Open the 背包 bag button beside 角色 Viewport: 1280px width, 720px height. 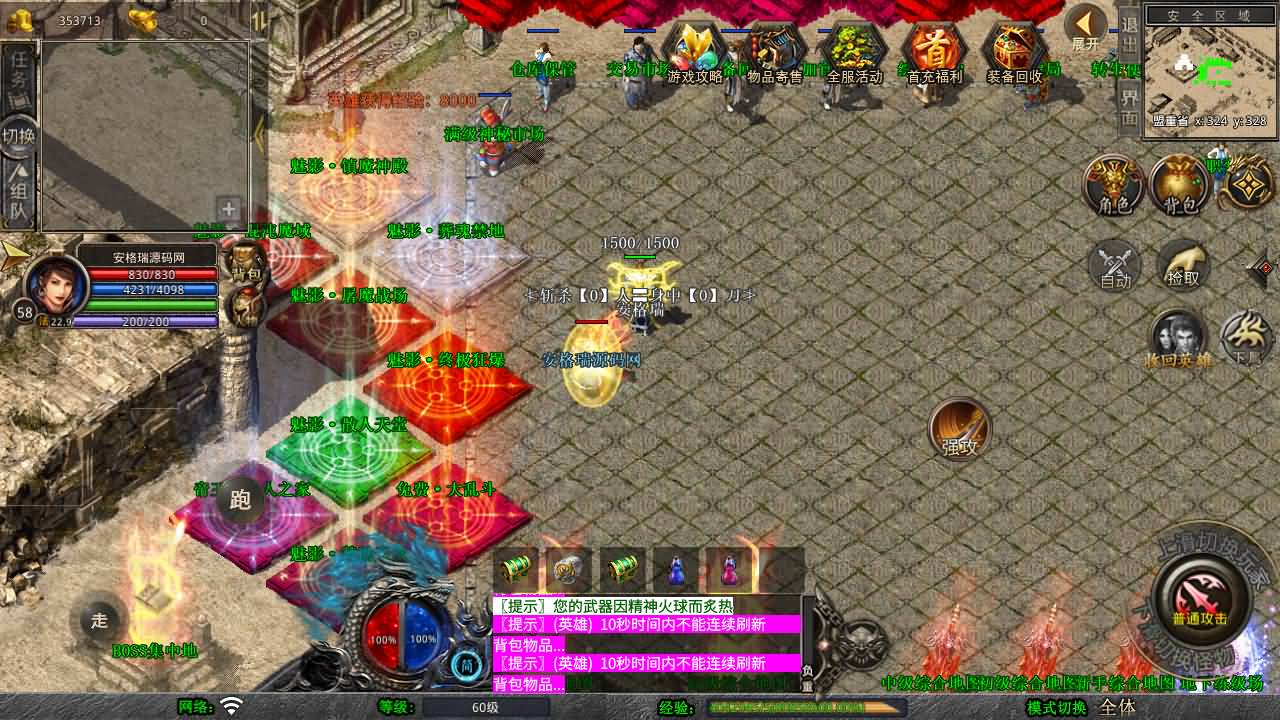(x=1181, y=185)
